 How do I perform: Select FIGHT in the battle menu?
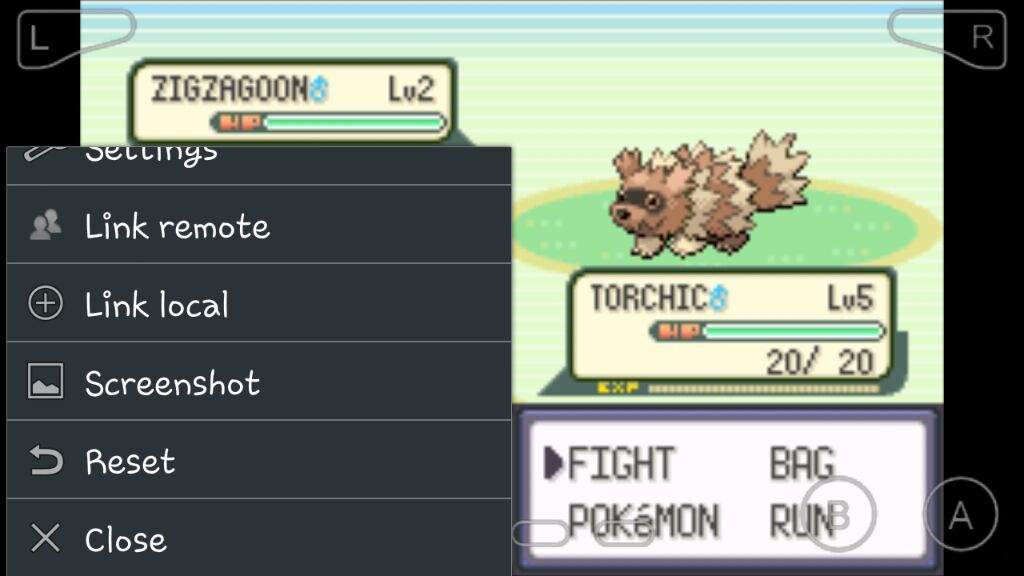620,463
